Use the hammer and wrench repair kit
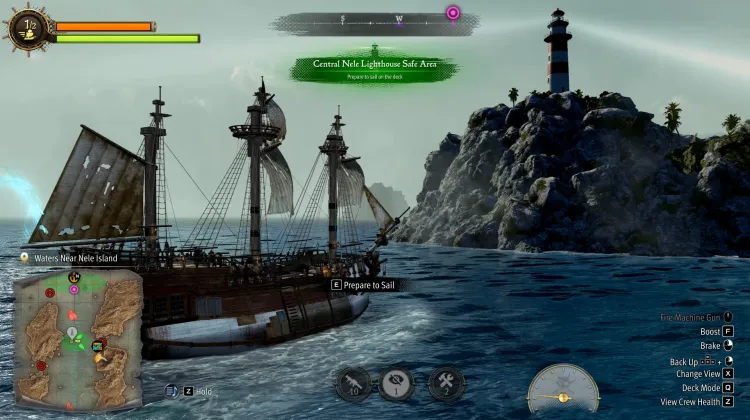The height and width of the screenshot is (420, 750). 446,384
